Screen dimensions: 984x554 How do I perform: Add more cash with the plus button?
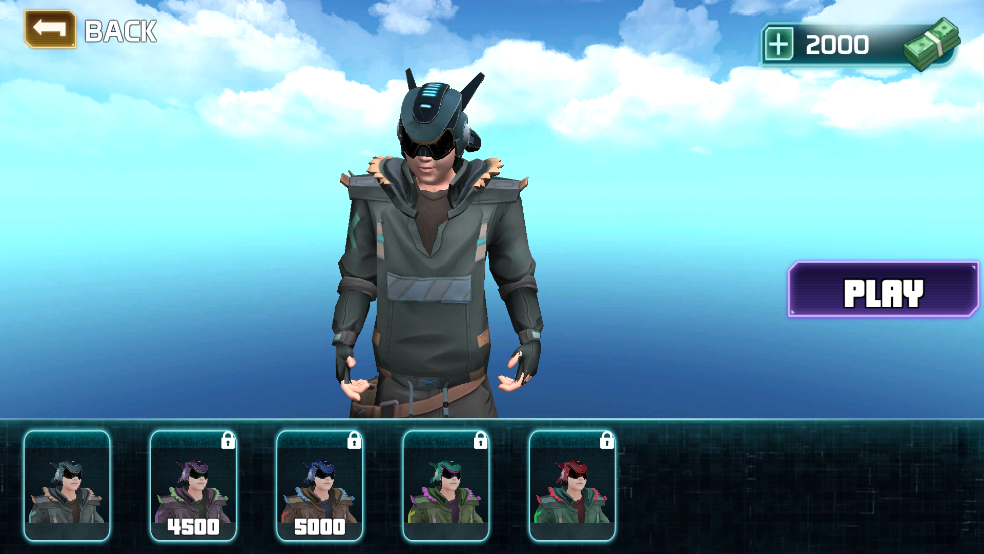[779, 44]
